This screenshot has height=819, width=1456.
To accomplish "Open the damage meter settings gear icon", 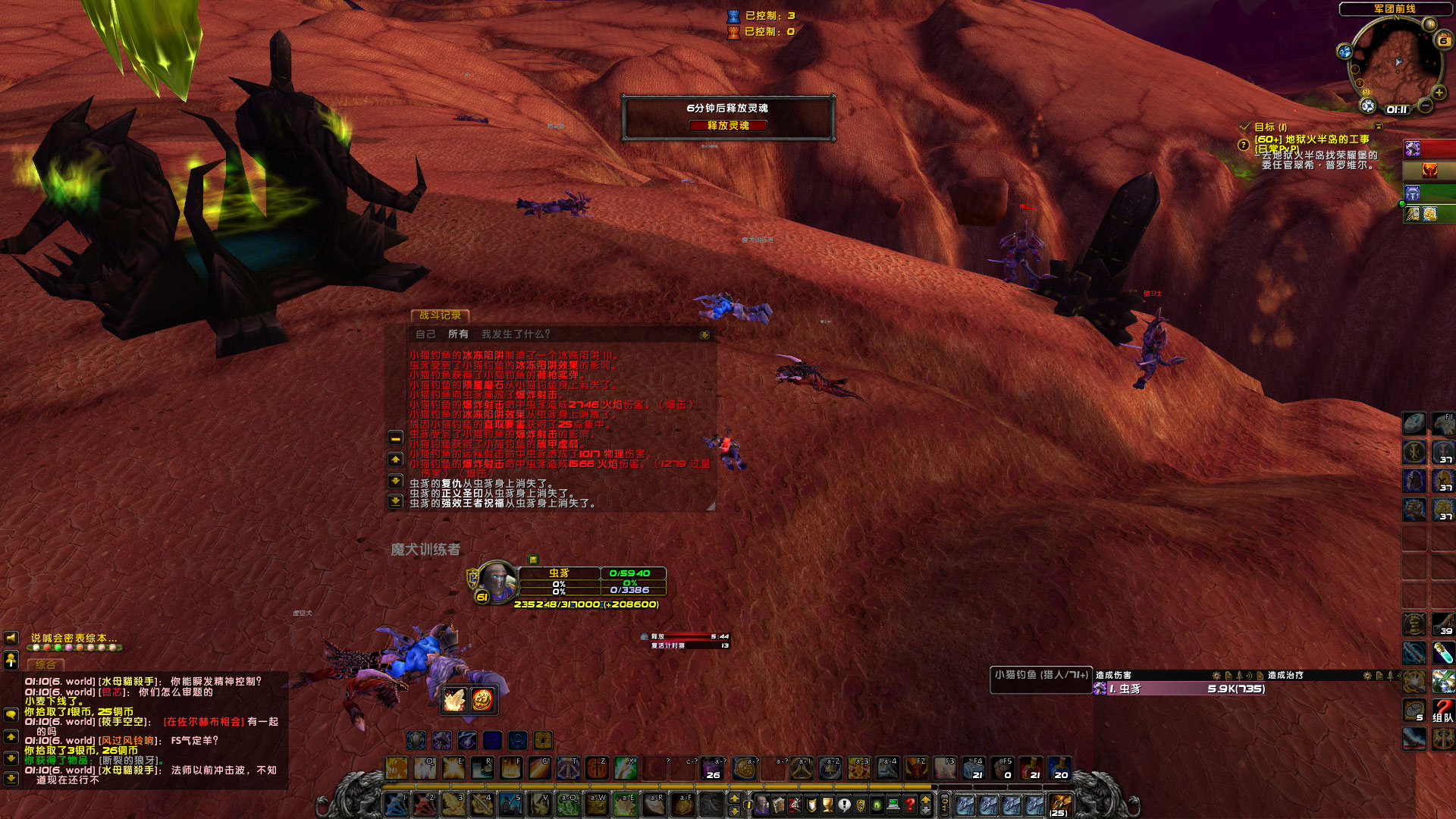I will point(1215,675).
